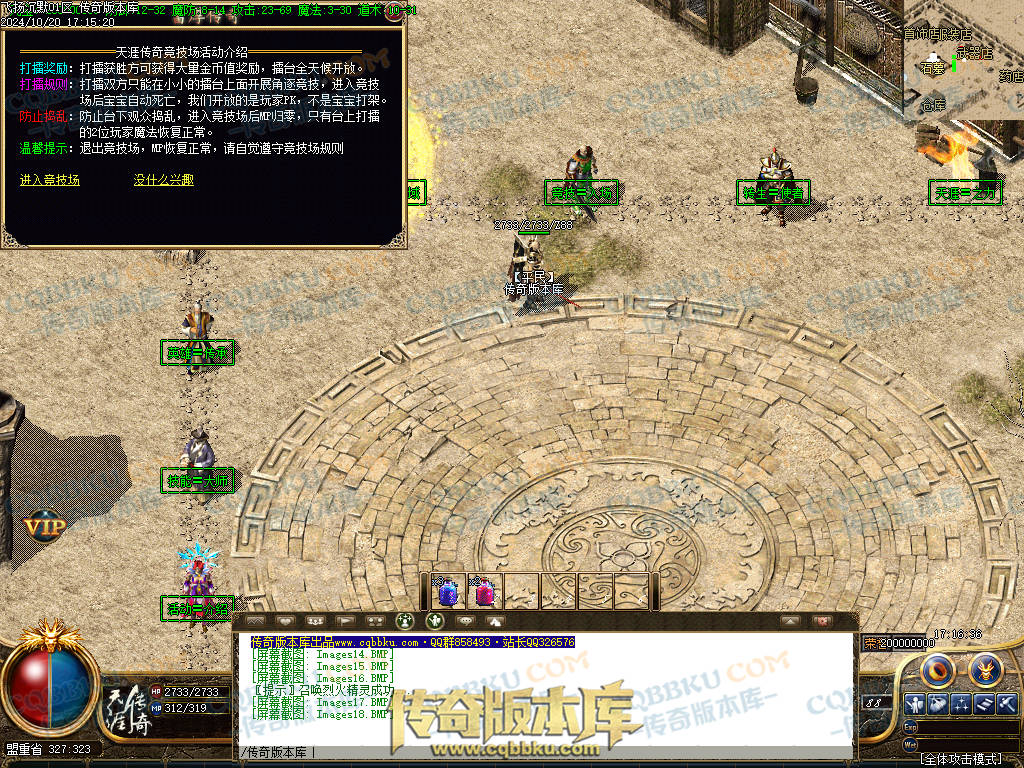Expand chat with the up arrow button

pos(790,621)
